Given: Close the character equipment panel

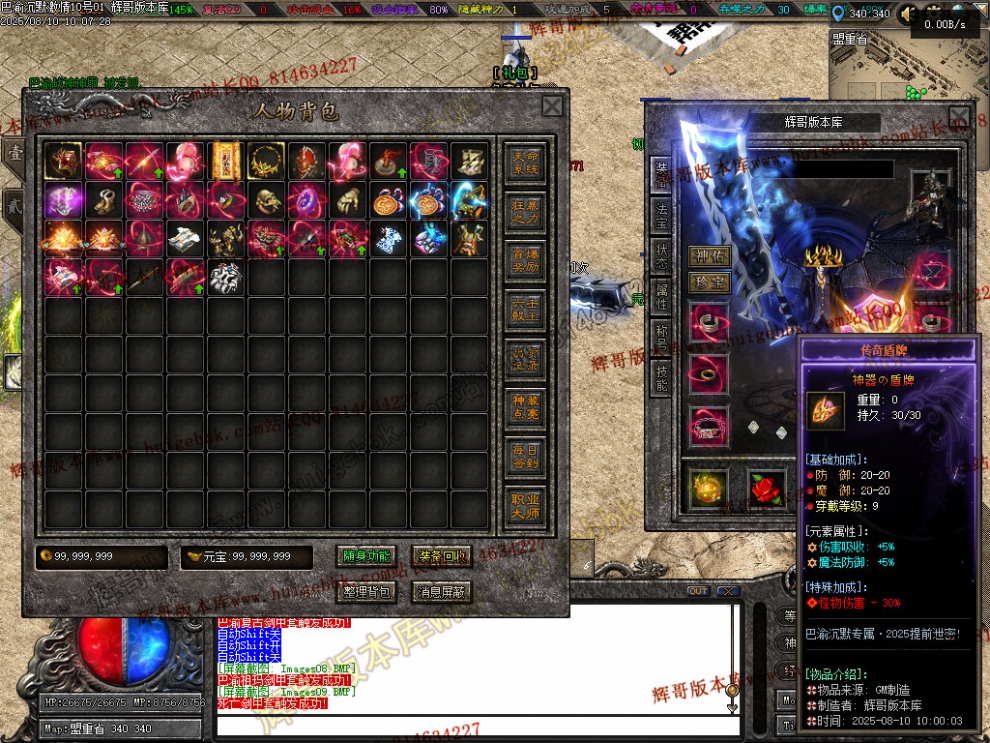Looking at the screenshot, I should tap(961, 115).
